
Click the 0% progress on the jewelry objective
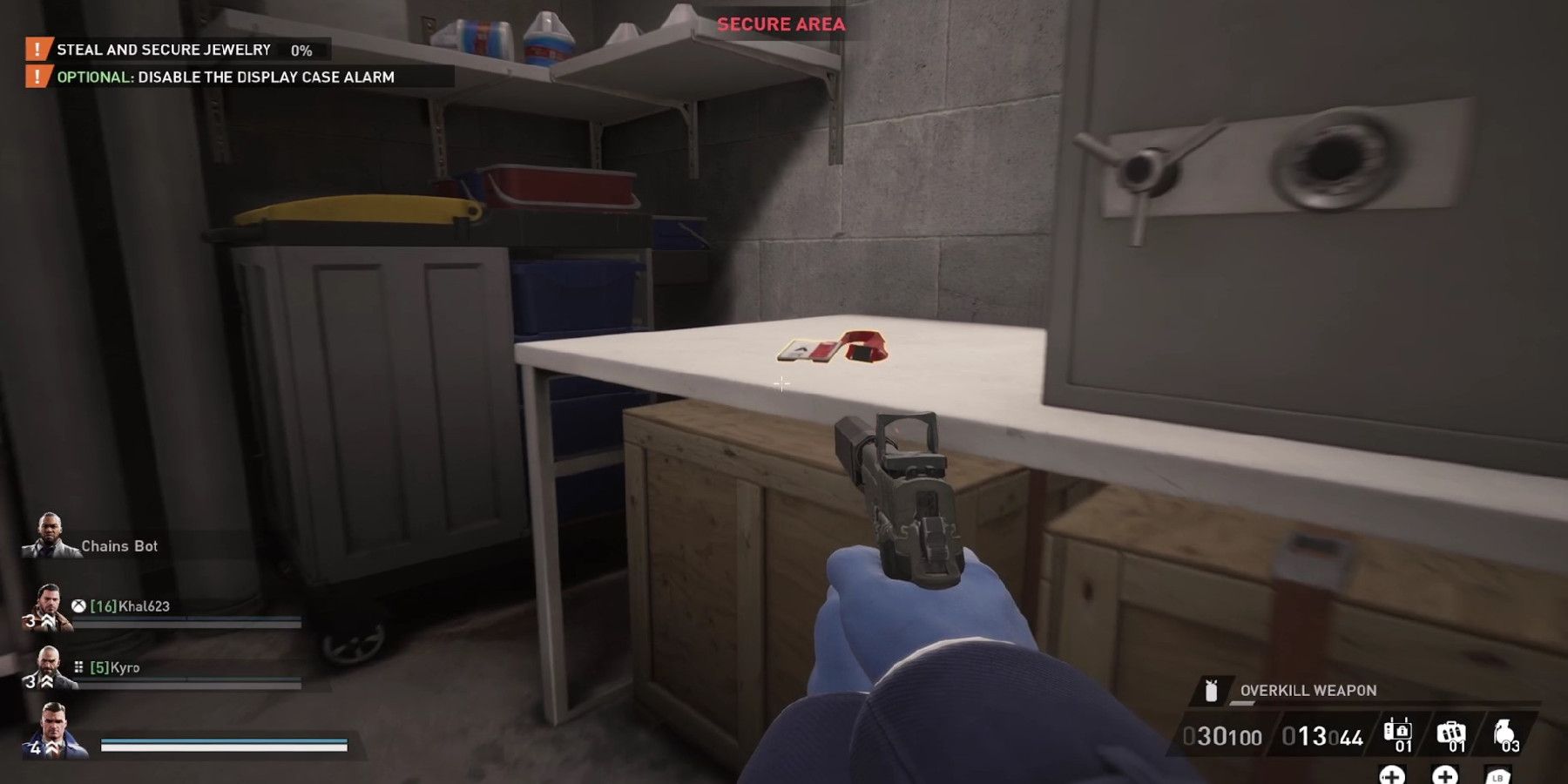pos(301,50)
